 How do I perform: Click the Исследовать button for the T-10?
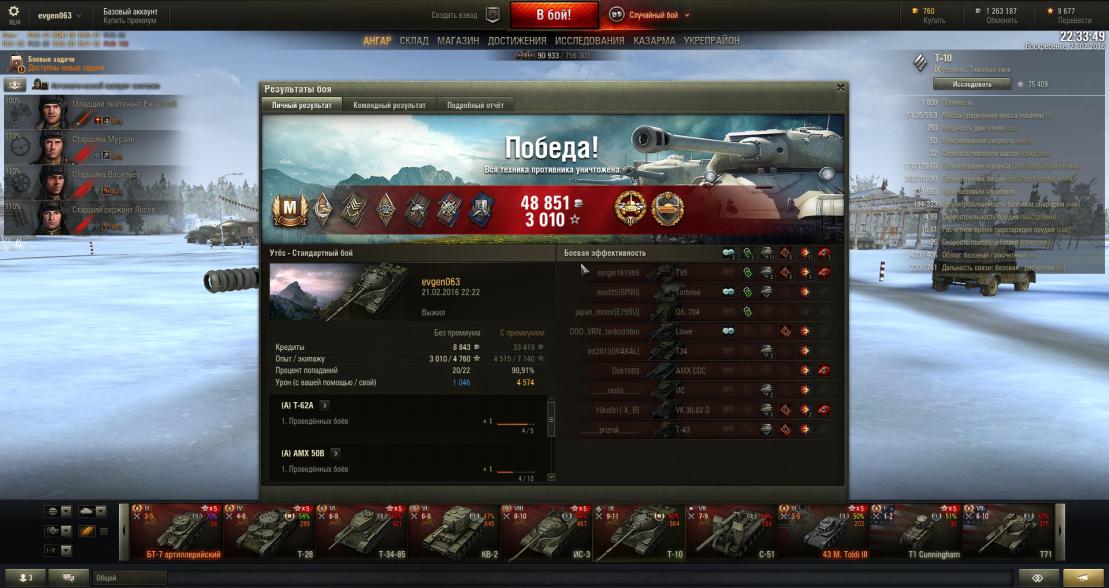[965, 84]
